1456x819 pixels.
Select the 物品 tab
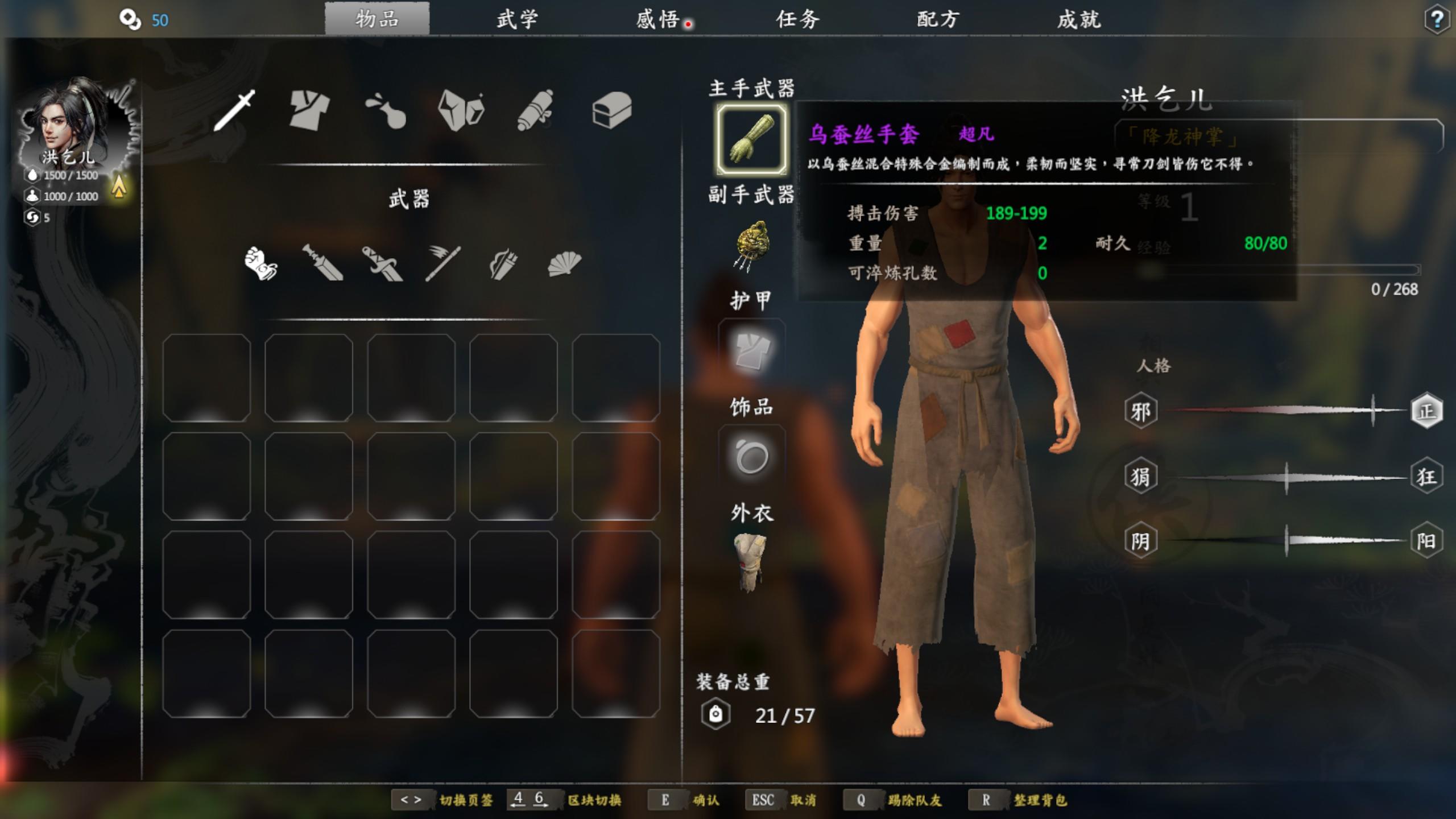point(377,19)
